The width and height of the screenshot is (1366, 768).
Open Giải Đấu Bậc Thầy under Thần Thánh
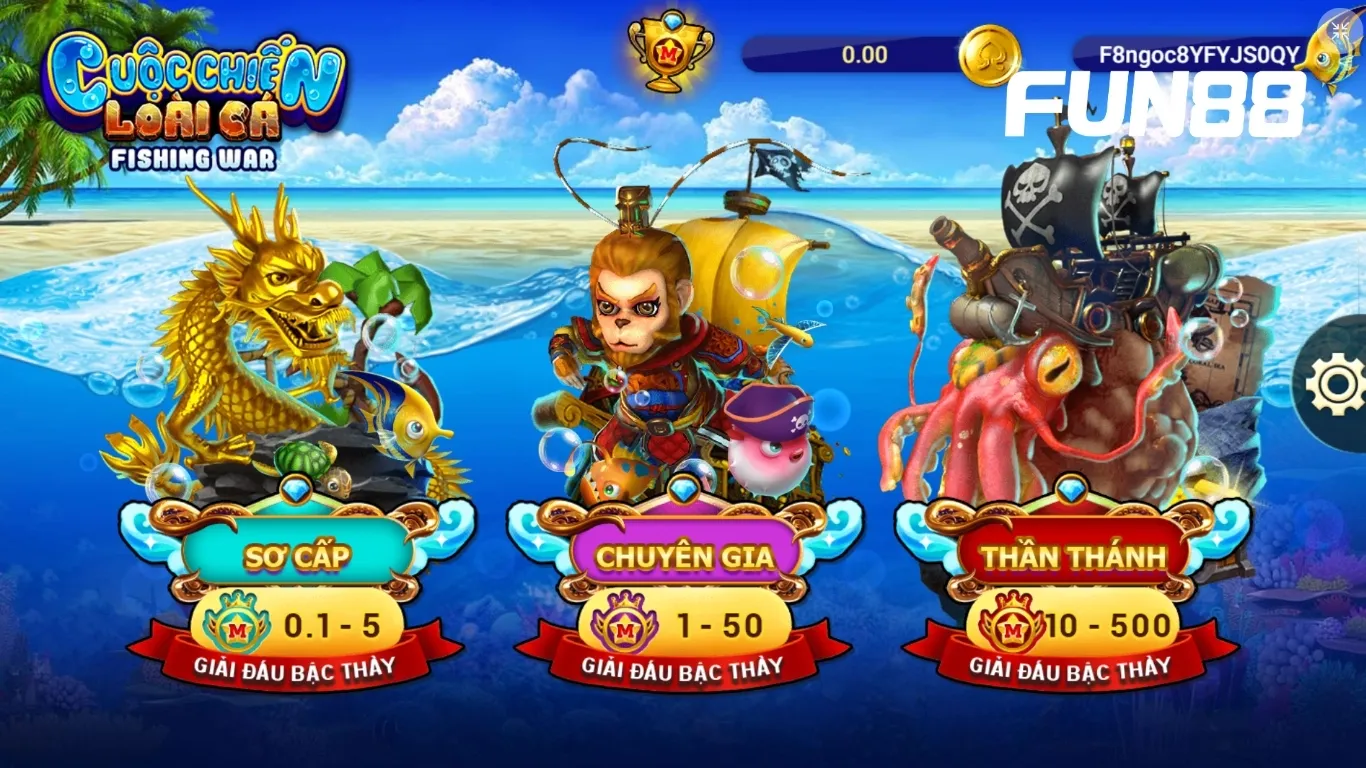click(1072, 667)
